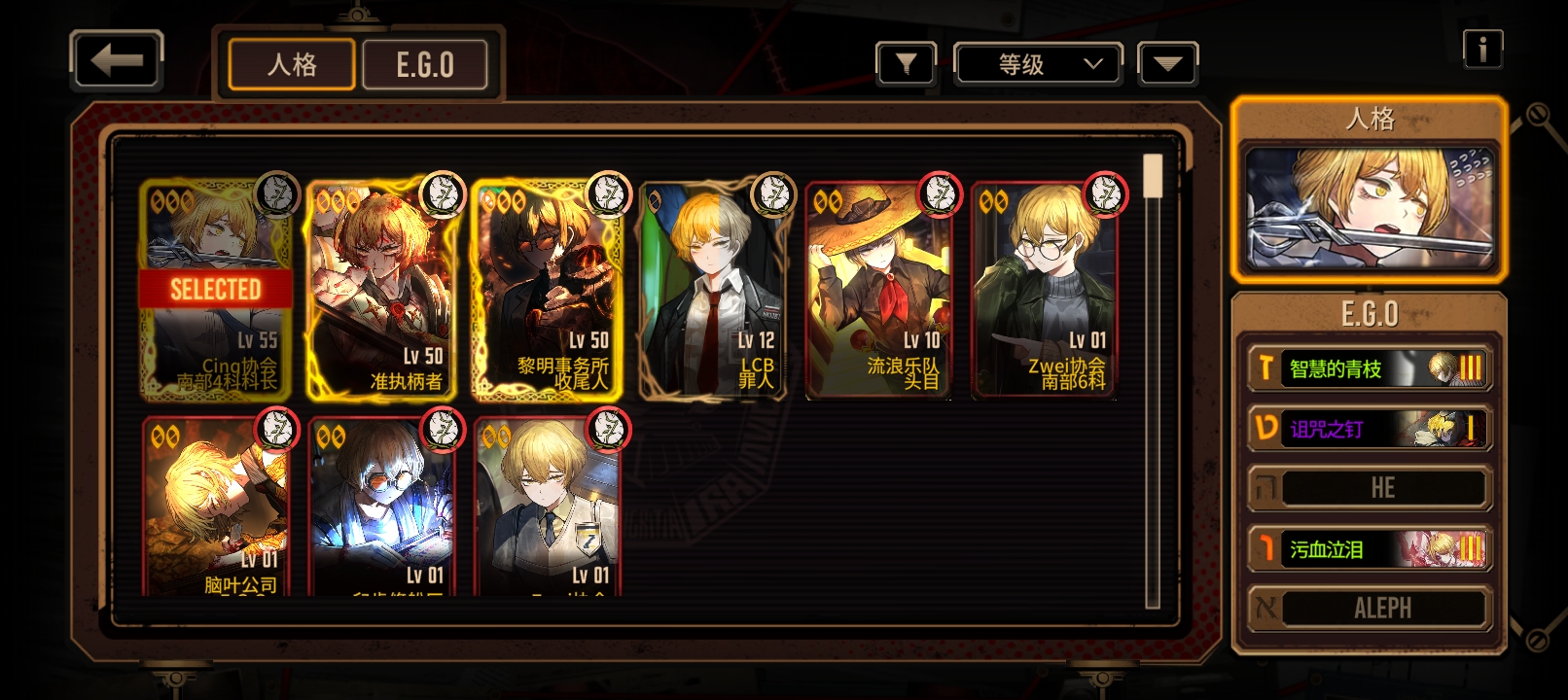Go back with the arrow button
This screenshot has height=700, width=1568.
117,61
